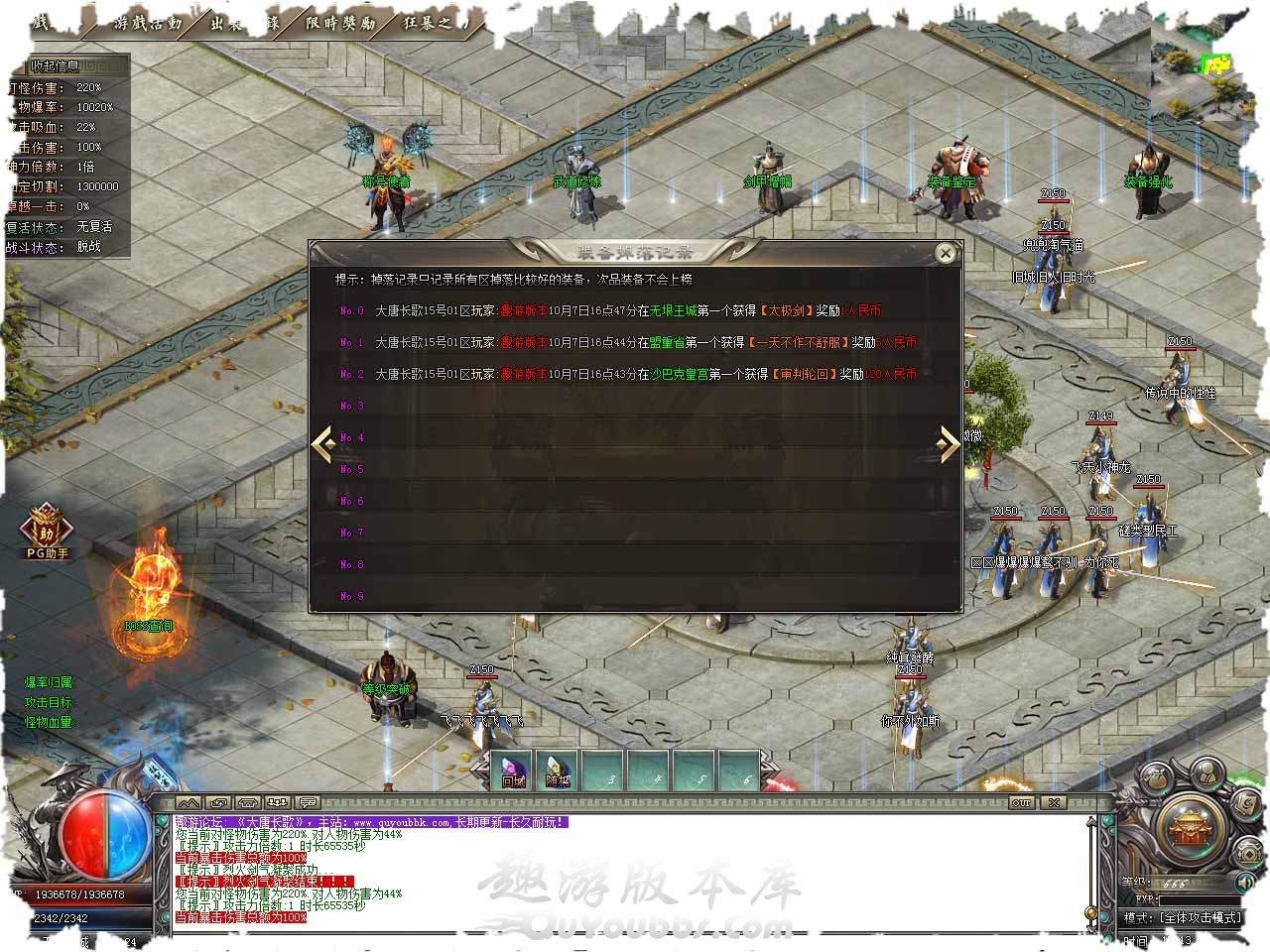Select the 攻击目标 attack target option
This screenshot has width=1270, height=952.
pos(49,702)
